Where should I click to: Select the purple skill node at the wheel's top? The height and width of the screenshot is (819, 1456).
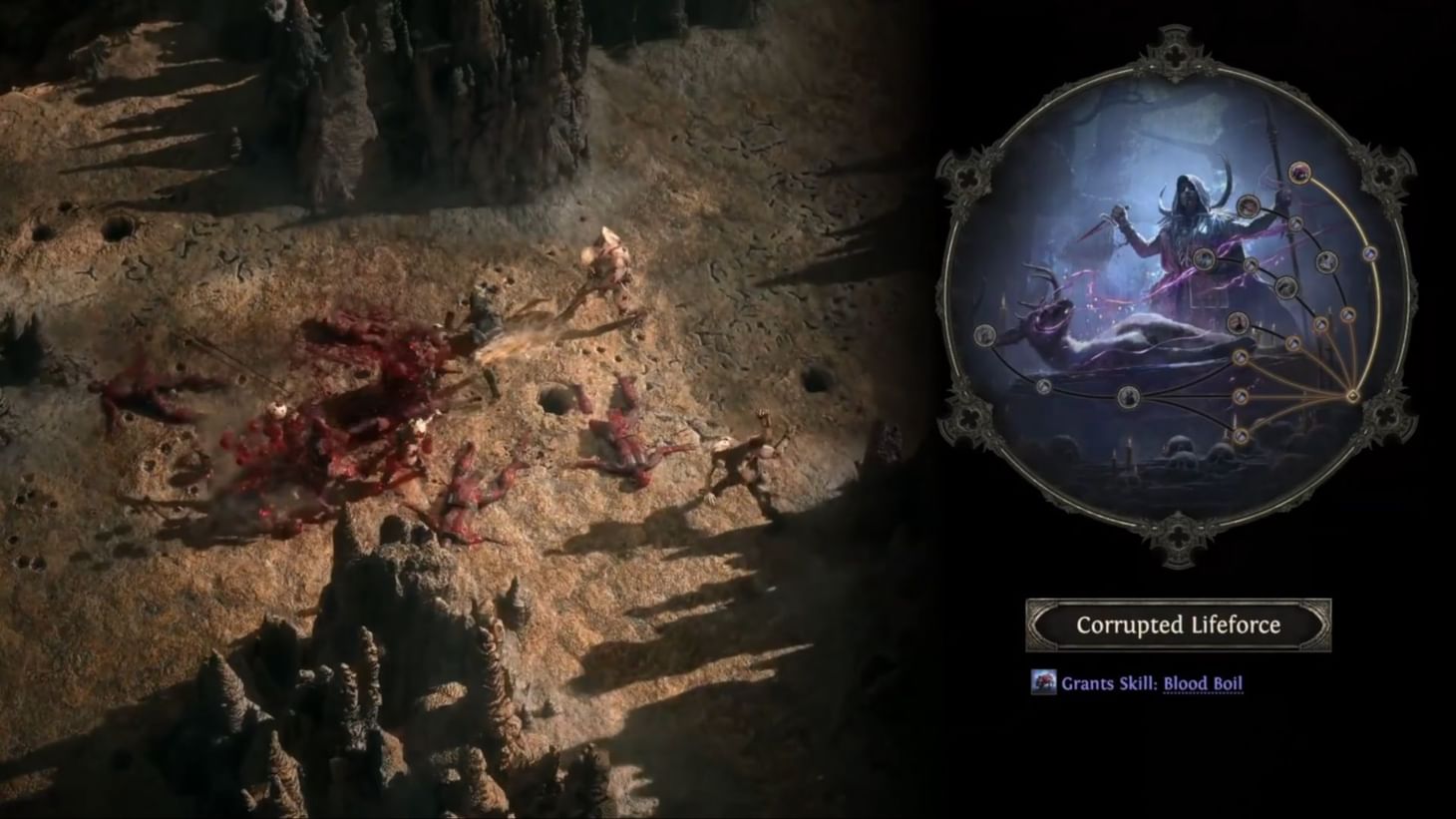1299,174
